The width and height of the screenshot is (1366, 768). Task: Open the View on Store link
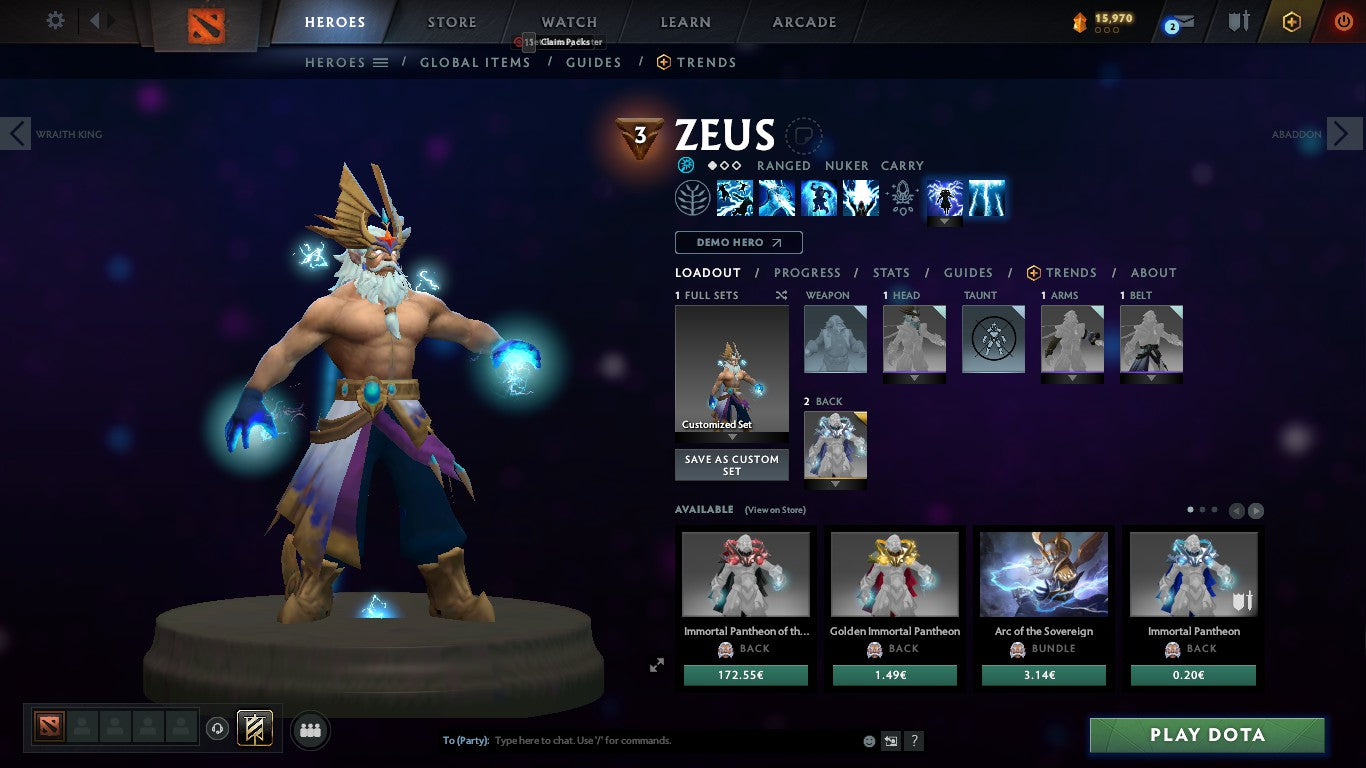tap(775, 510)
